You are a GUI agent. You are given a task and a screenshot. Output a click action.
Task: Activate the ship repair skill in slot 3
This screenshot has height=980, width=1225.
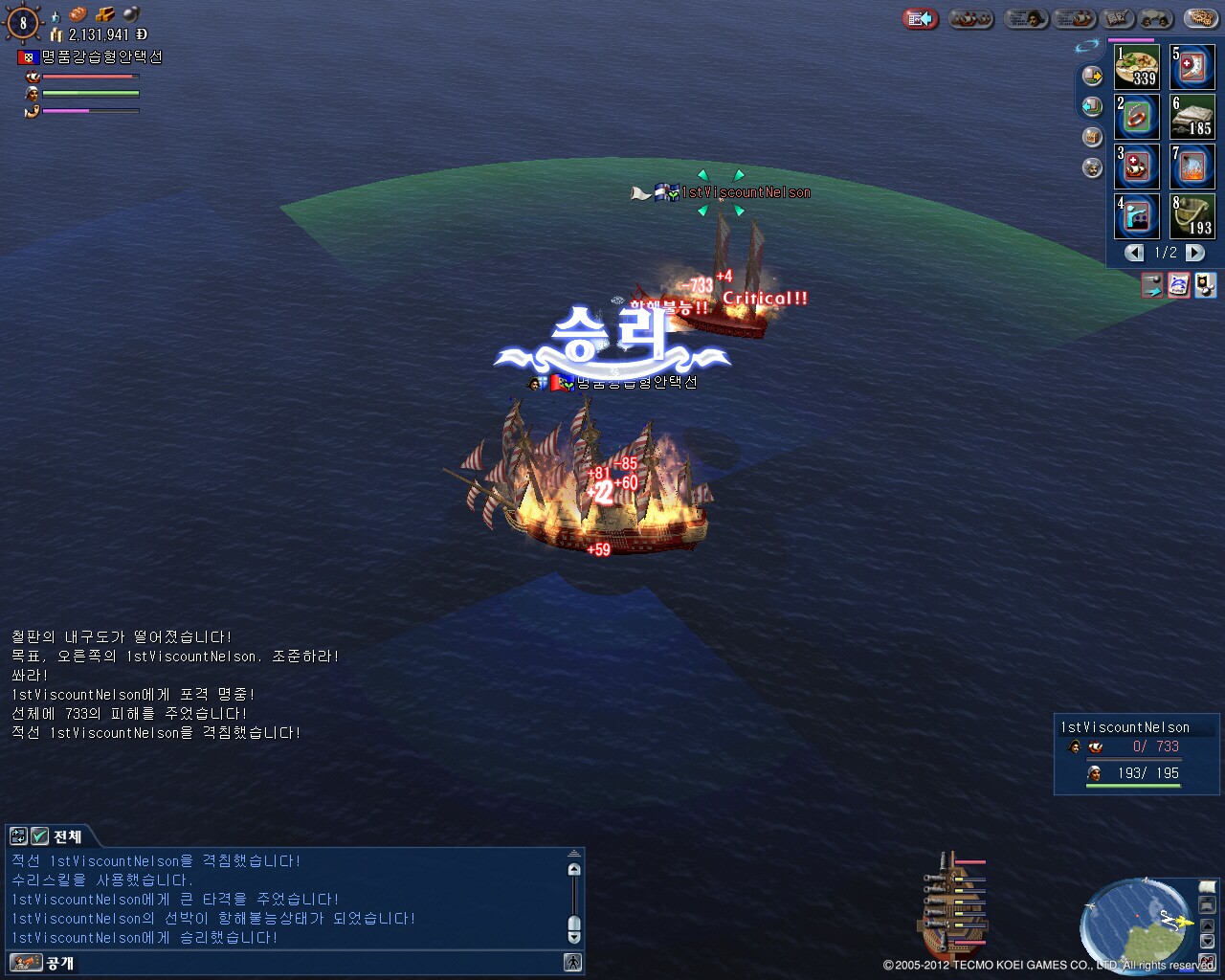[x=1137, y=167]
